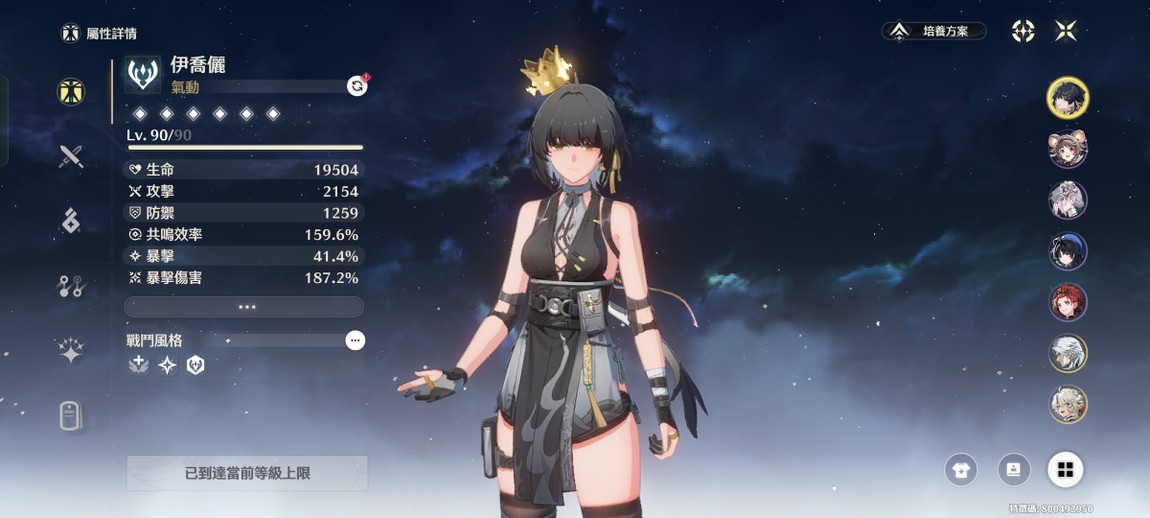Switch to the dog-tag profile tab

(70, 415)
